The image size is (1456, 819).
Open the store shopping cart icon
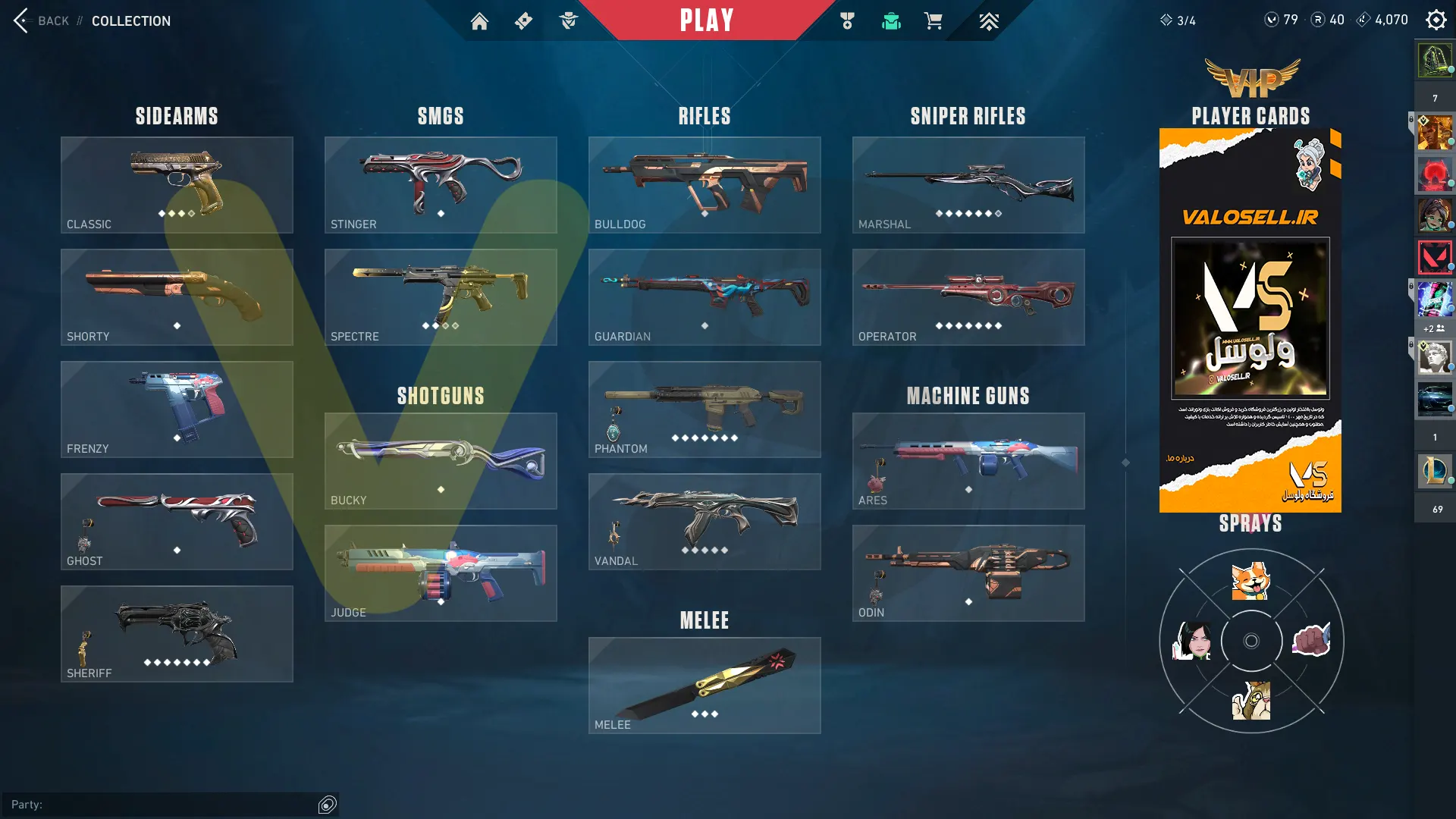933,21
